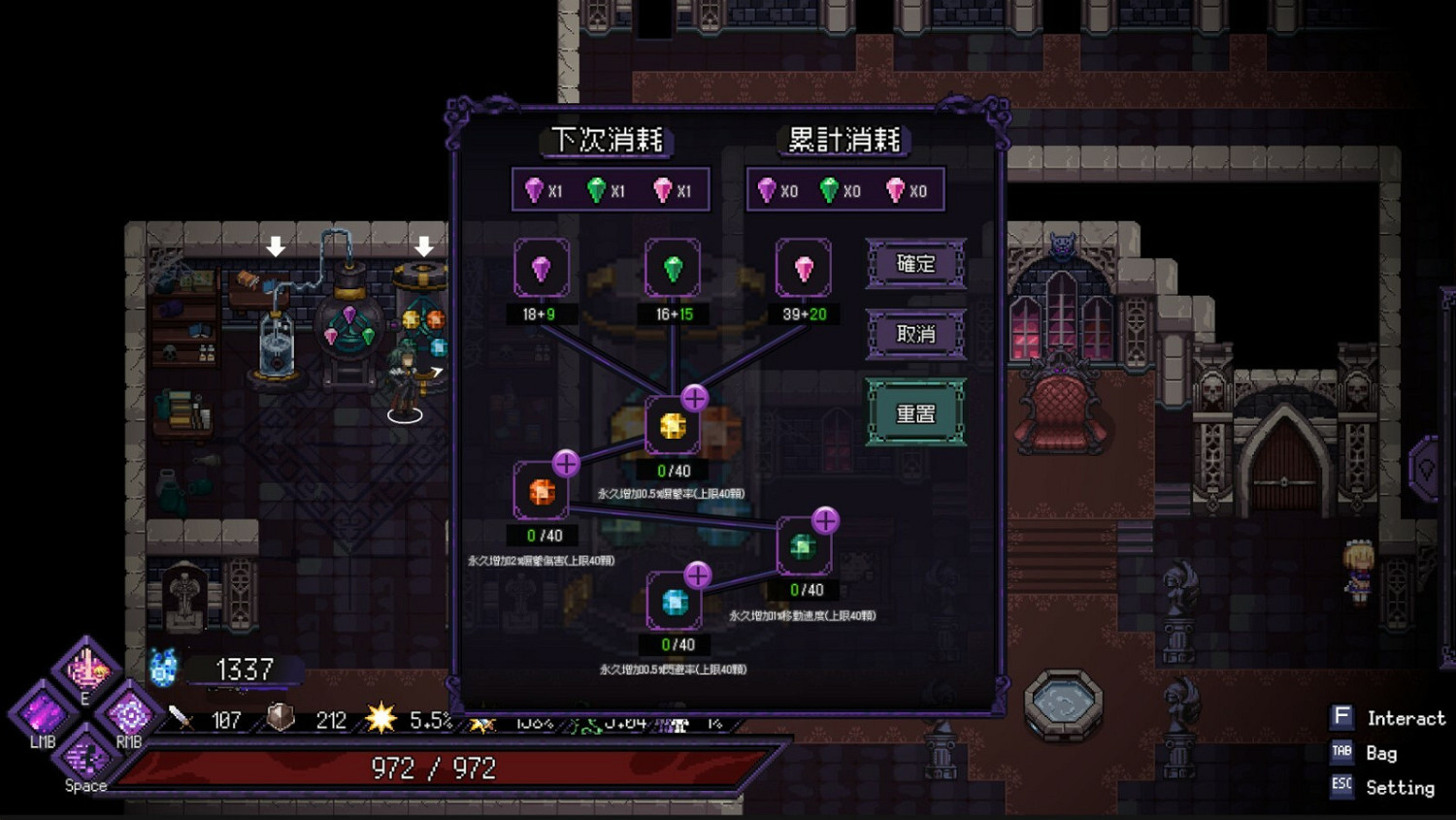Click the orange gem upgrade node
Image resolution: width=1456 pixels, height=820 pixels.
541,490
